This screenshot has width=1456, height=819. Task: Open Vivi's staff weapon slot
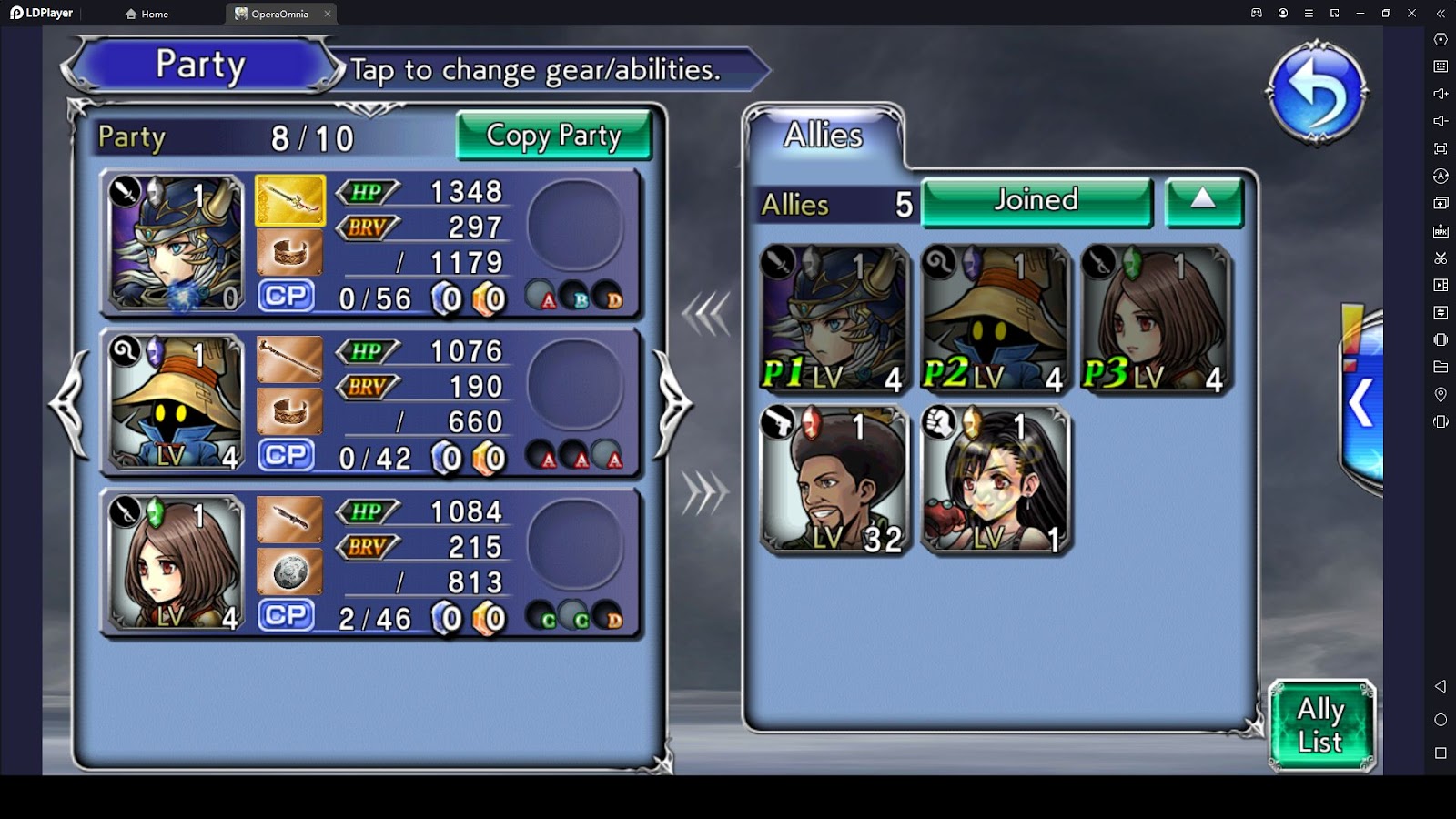point(290,360)
